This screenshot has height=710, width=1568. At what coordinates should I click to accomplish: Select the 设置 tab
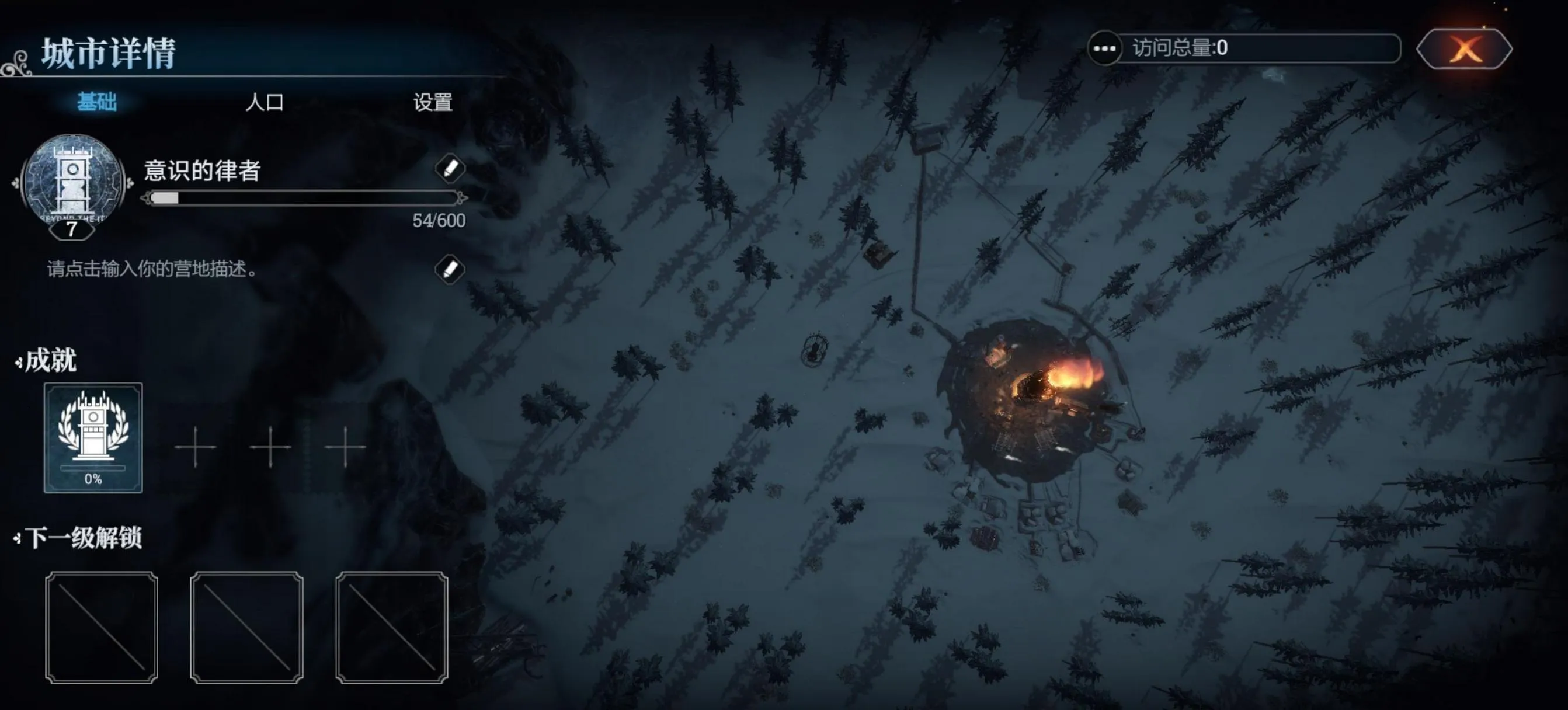click(x=433, y=102)
